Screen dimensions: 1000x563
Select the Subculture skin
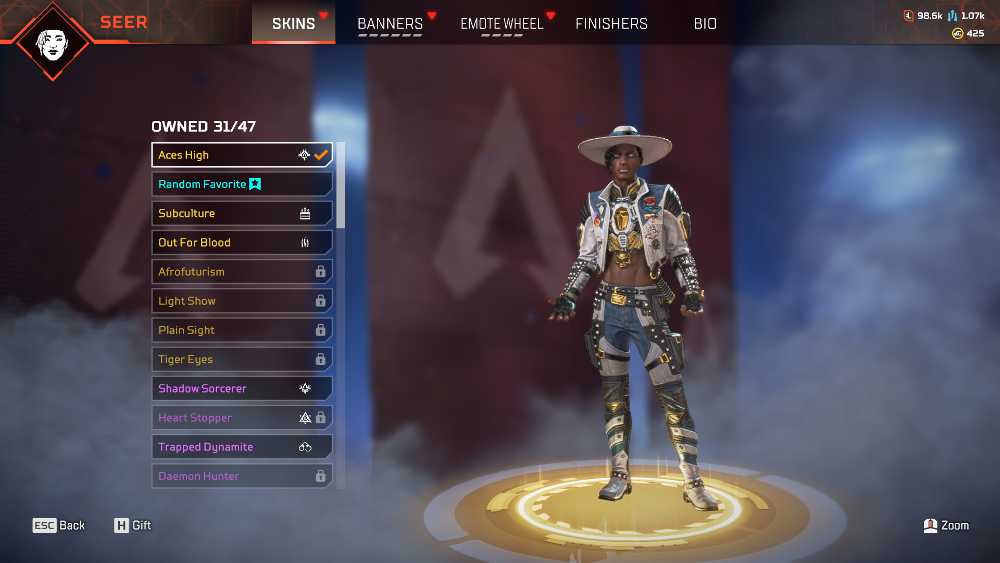coord(242,213)
